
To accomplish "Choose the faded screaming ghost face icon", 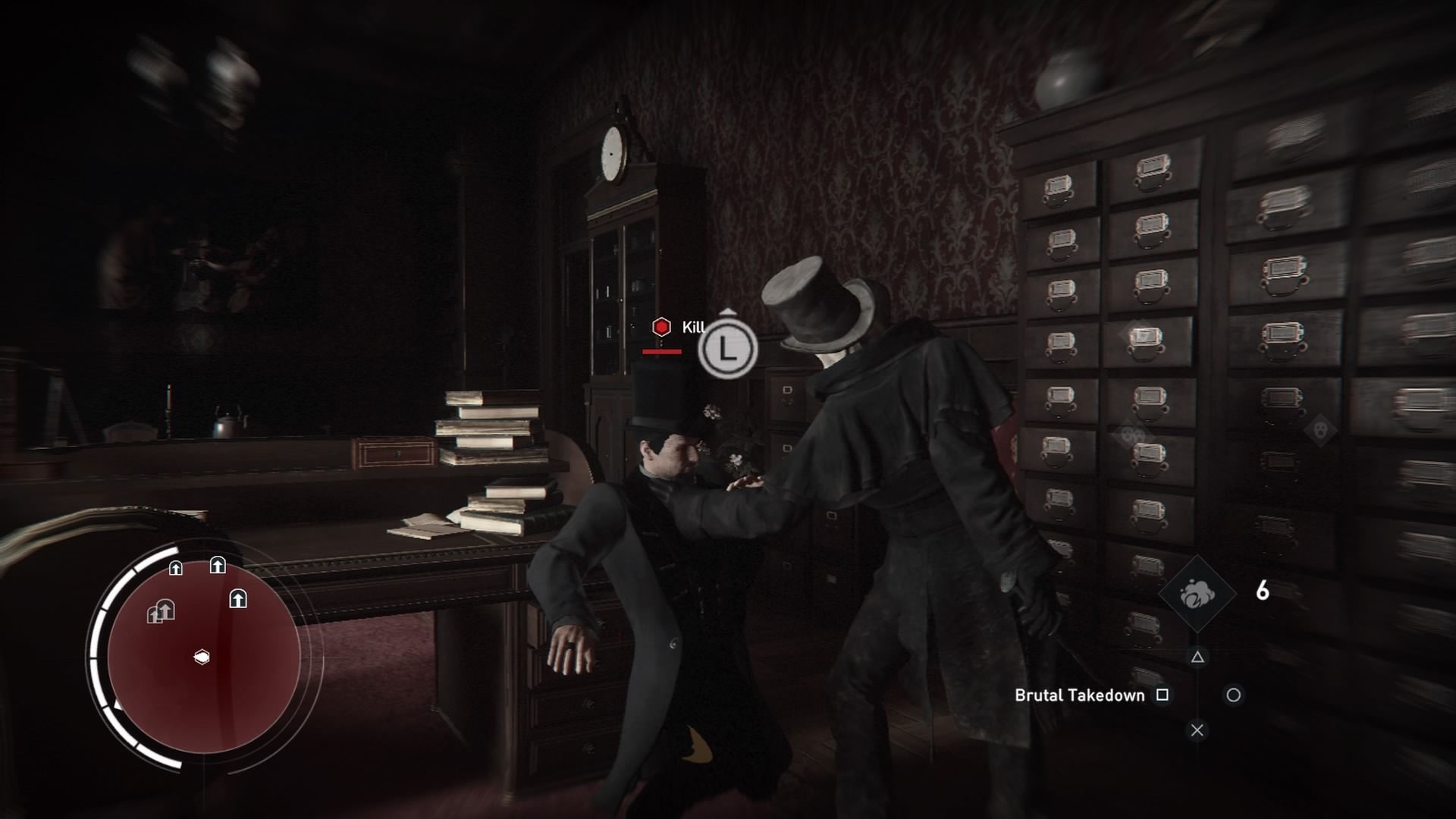I will (x=1320, y=430).
